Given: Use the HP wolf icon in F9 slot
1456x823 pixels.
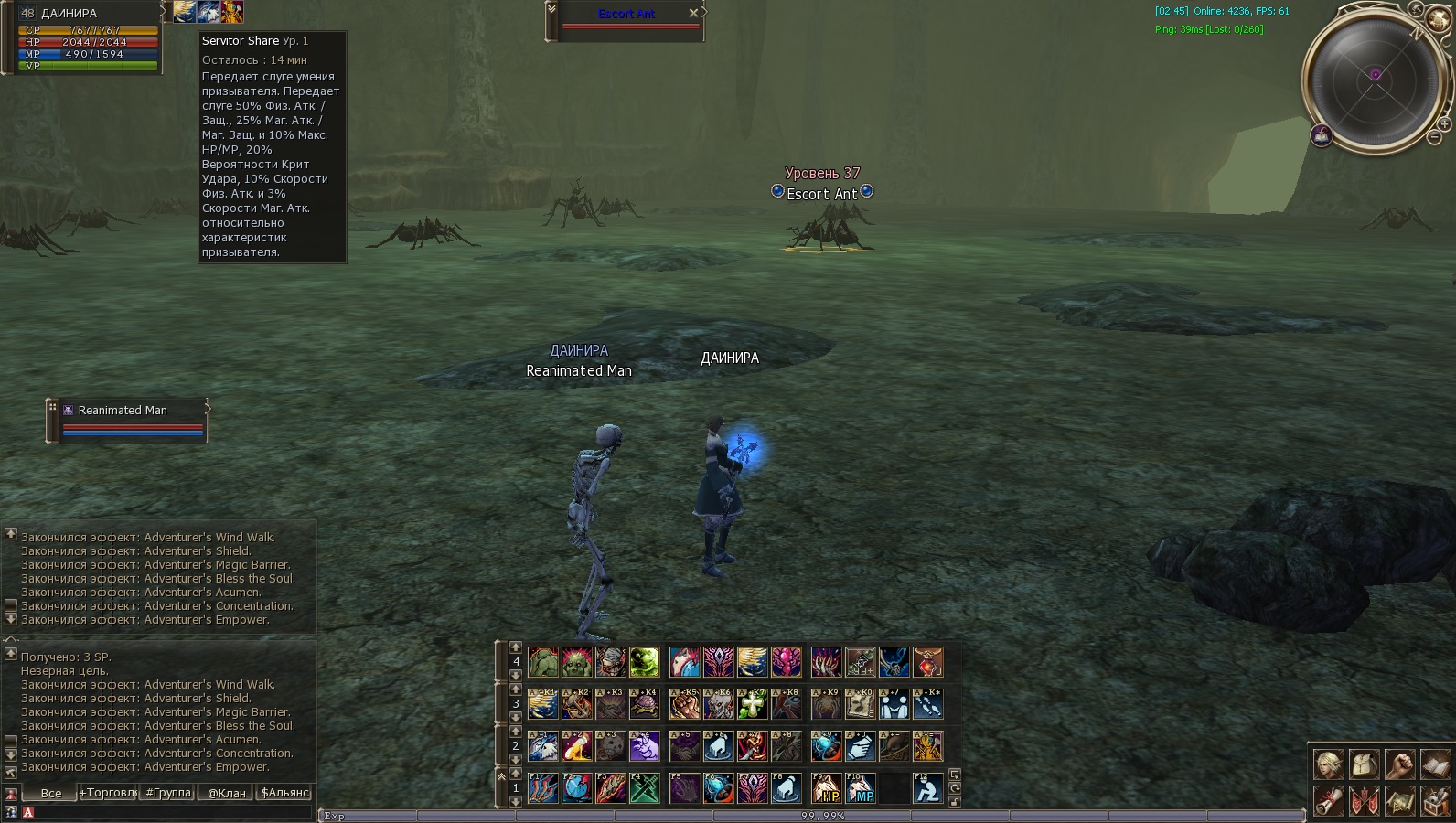Looking at the screenshot, I should [x=826, y=788].
